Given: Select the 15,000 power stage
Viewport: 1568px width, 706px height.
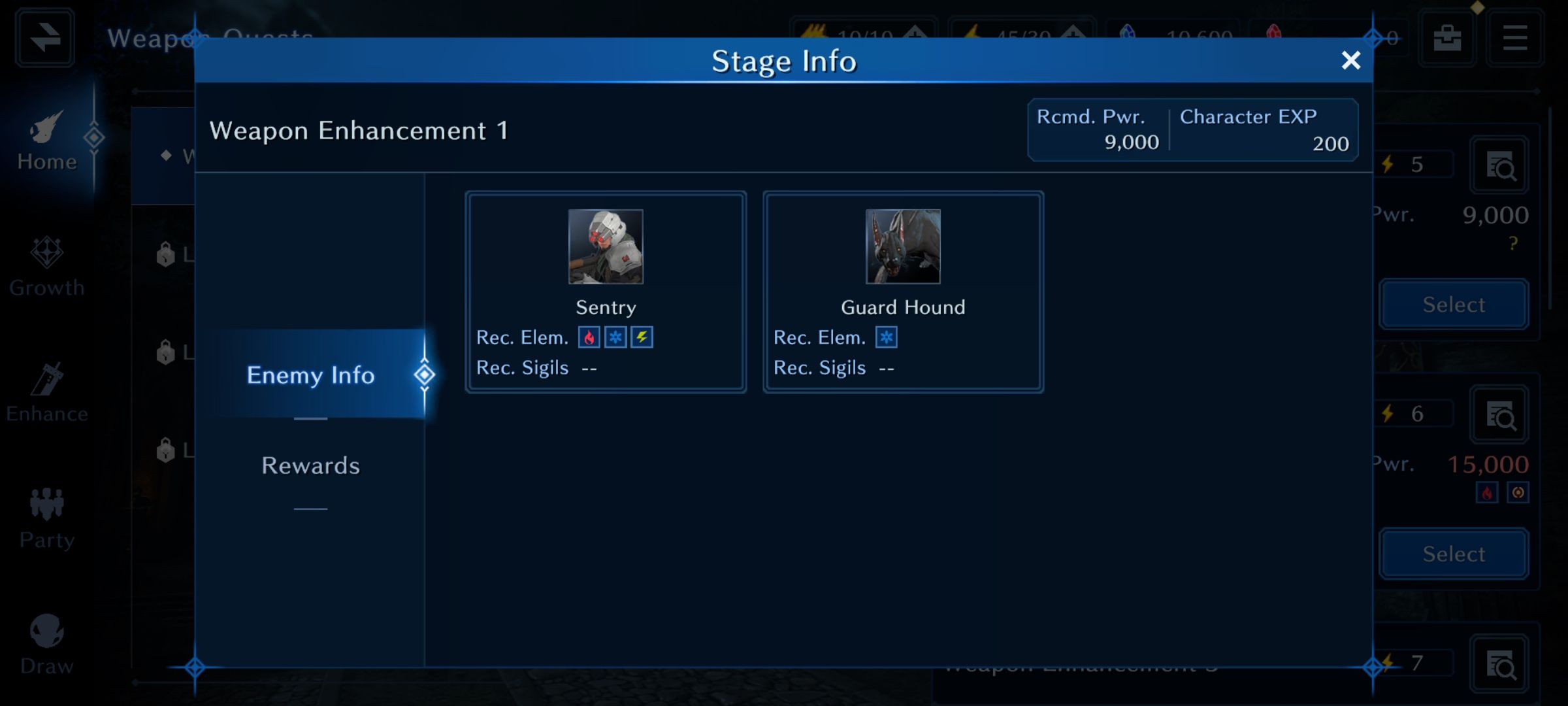Looking at the screenshot, I should coord(1454,554).
